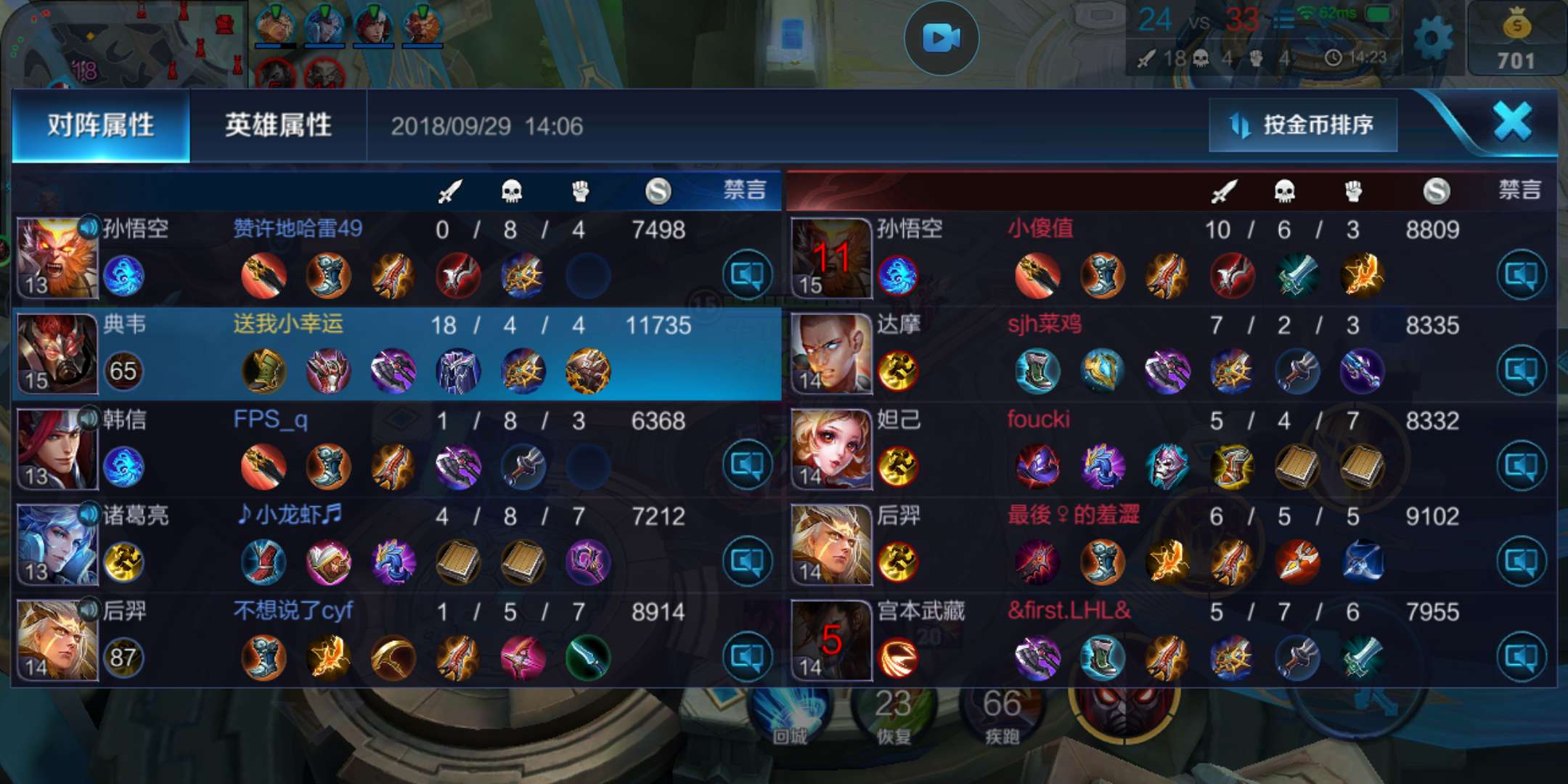
Task: Close the scoreboard panel
Action: point(1513,121)
